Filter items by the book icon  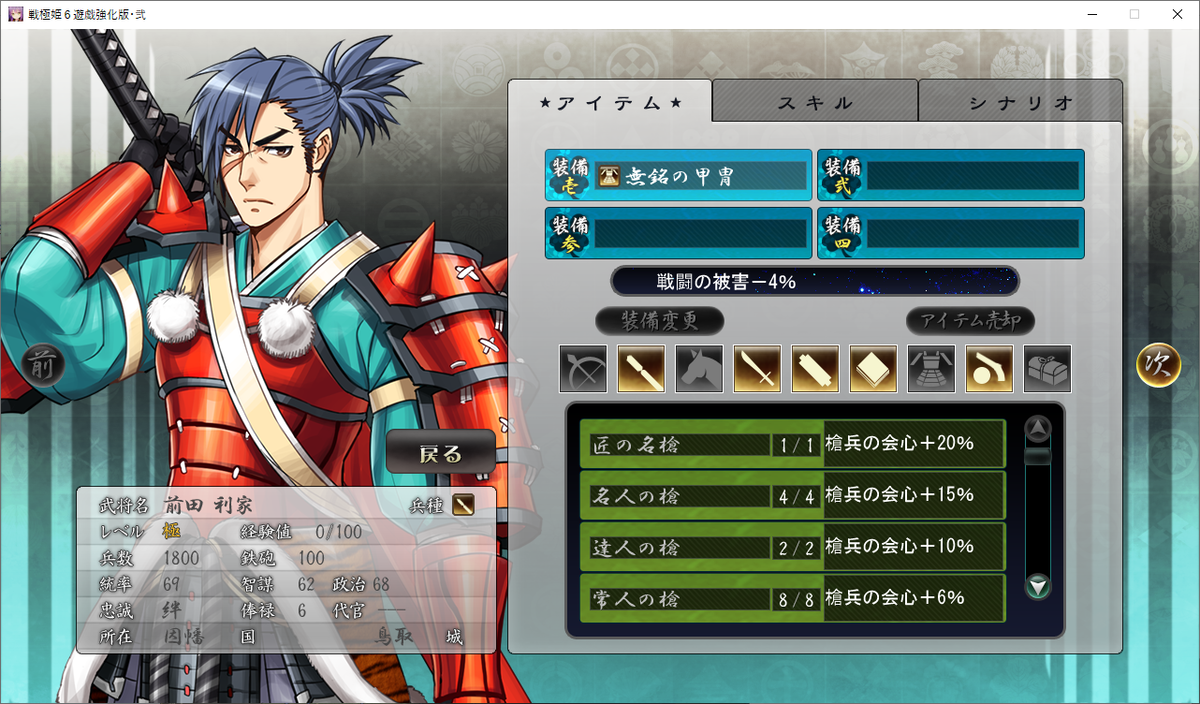(873, 369)
